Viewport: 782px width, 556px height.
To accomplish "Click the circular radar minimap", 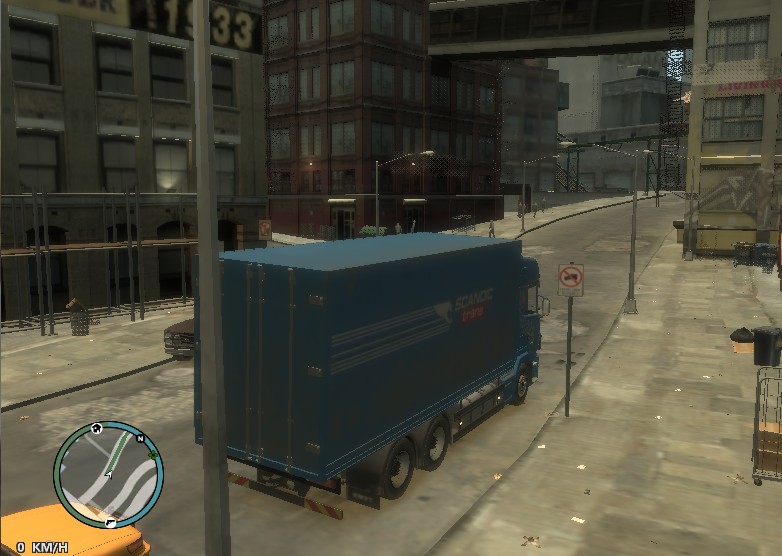I will [x=107, y=474].
